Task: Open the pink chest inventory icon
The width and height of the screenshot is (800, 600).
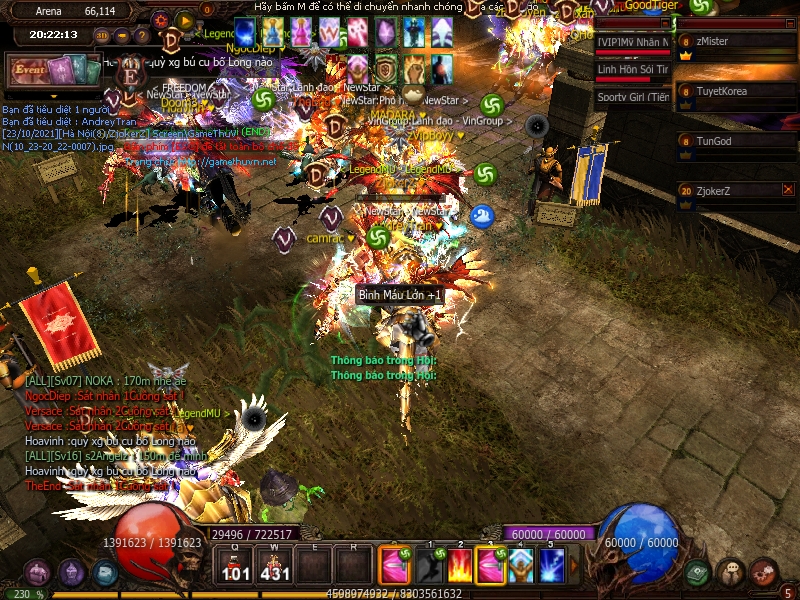Action: coord(38,573)
